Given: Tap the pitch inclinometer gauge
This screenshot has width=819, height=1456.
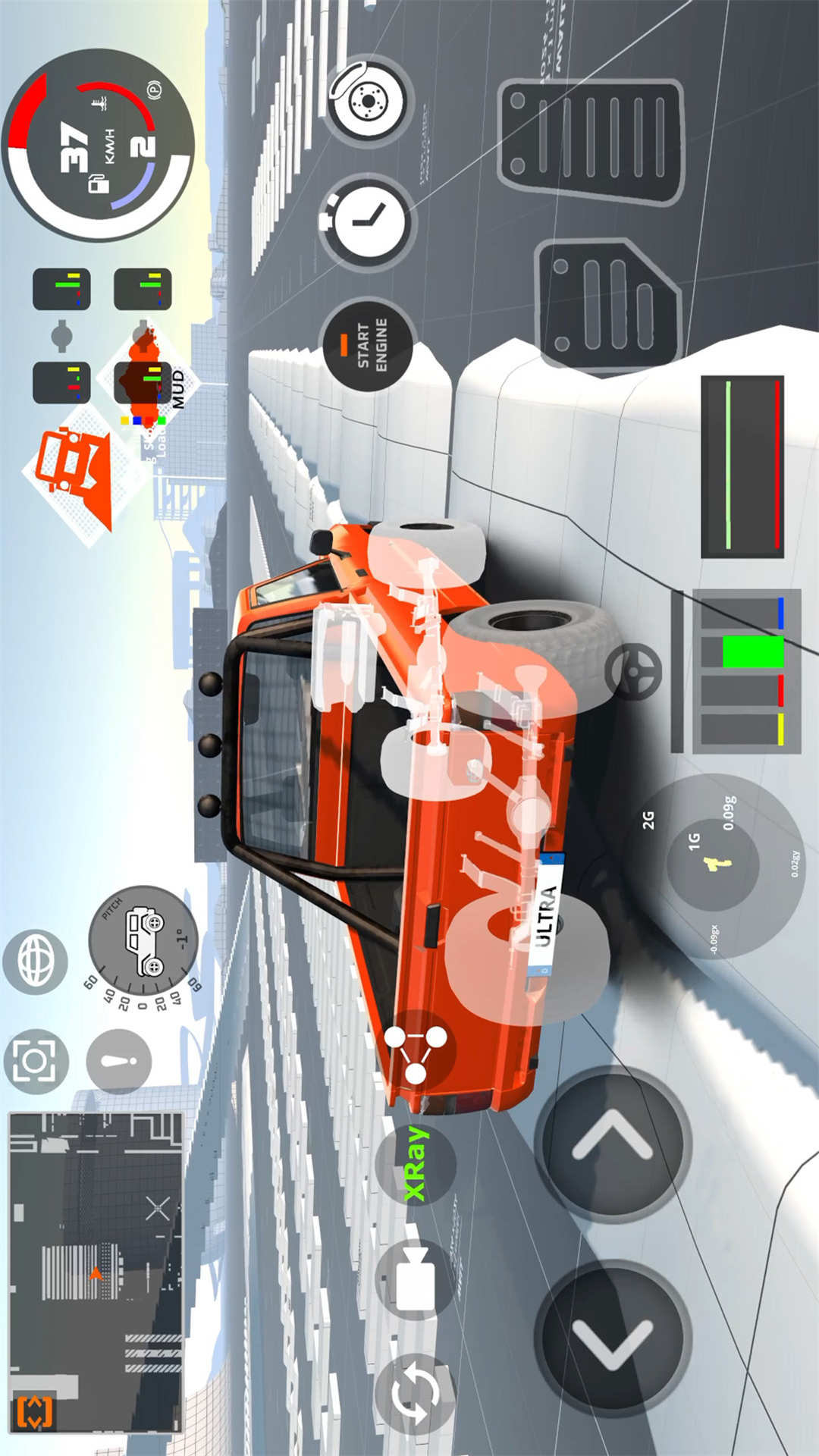Looking at the screenshot, I should pos(143,940).
